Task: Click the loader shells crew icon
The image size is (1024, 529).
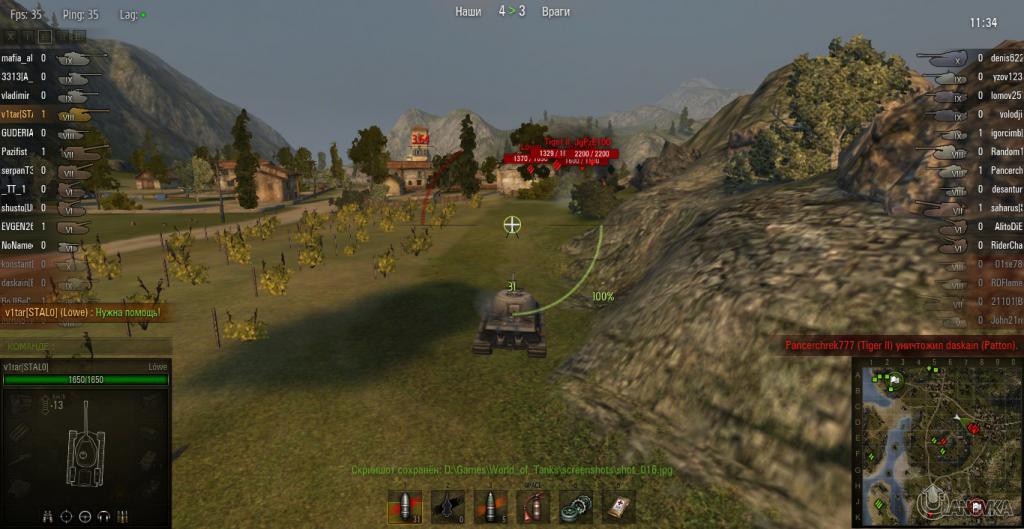Action: click(120, 516)
